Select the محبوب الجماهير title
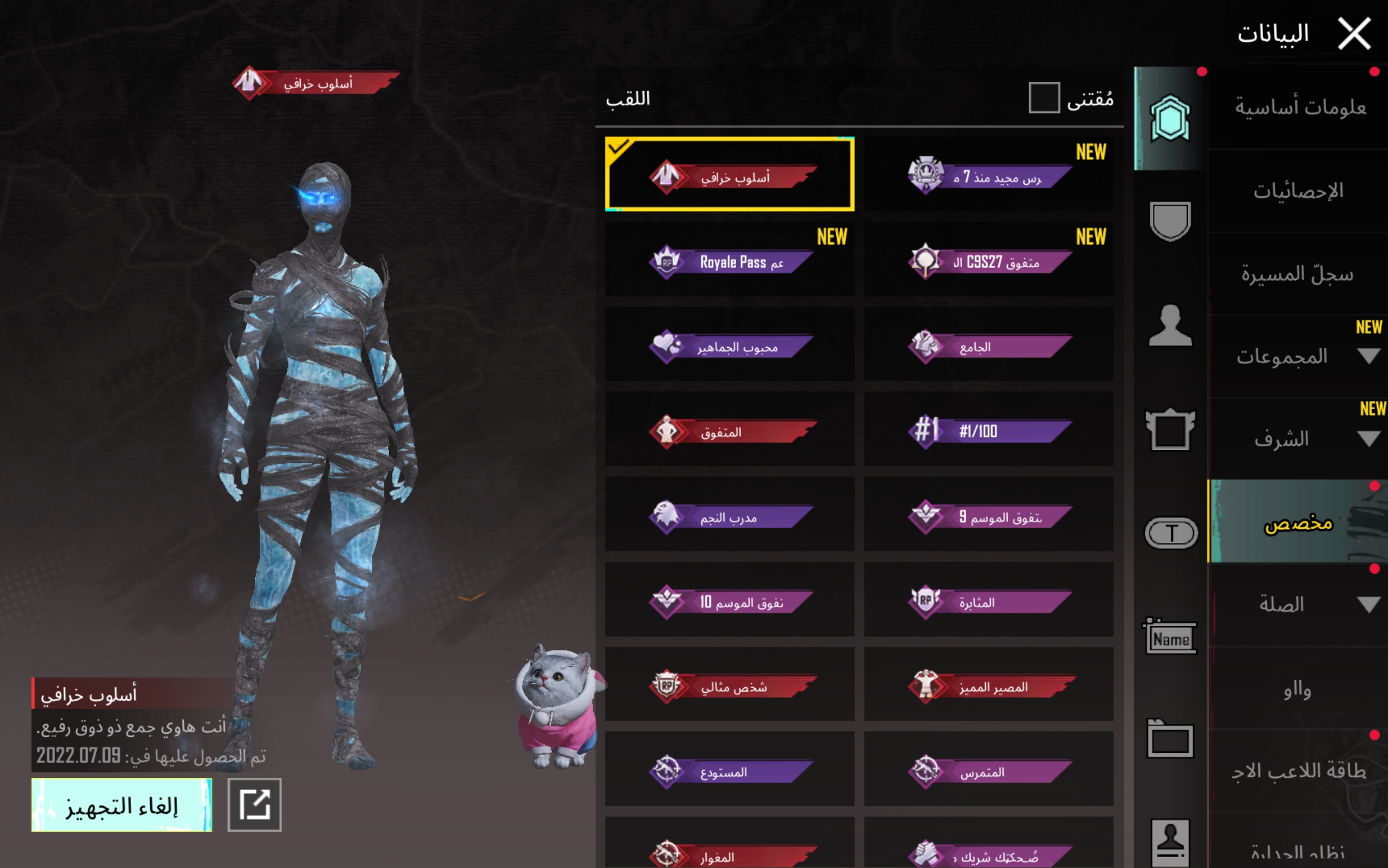 (x=729, y=346)
